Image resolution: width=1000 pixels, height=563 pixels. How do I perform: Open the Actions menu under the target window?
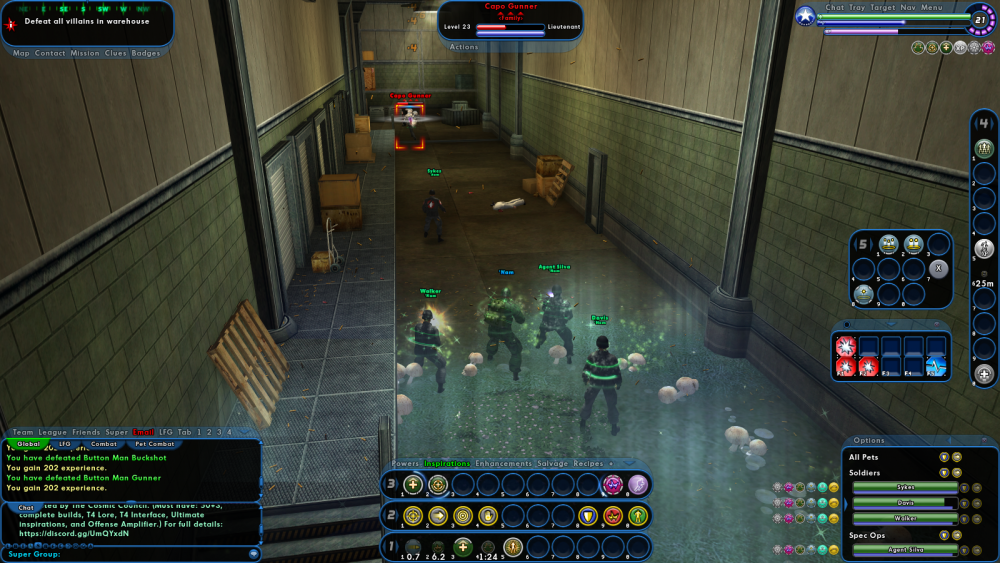point(464,47)
